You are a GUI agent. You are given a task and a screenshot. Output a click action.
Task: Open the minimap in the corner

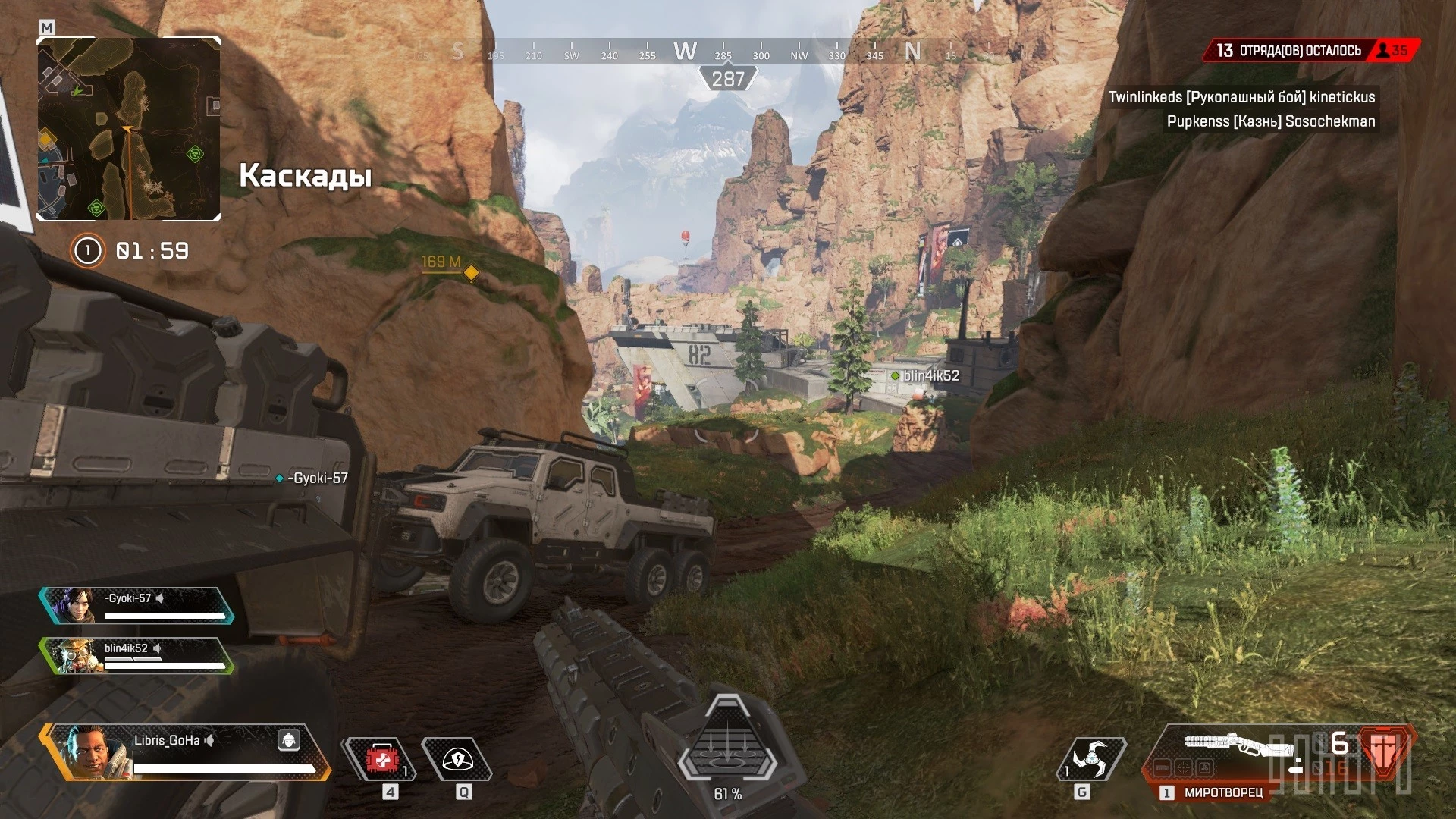[129, 129]
